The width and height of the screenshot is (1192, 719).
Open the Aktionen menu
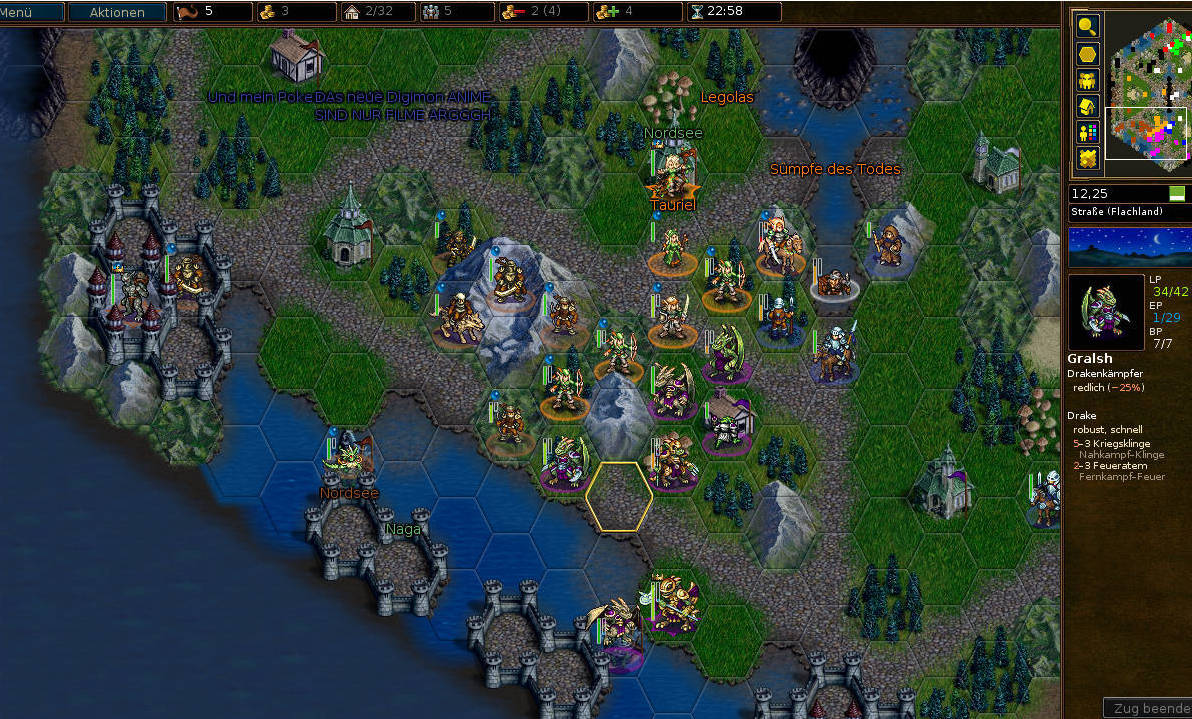coord(116,12)
